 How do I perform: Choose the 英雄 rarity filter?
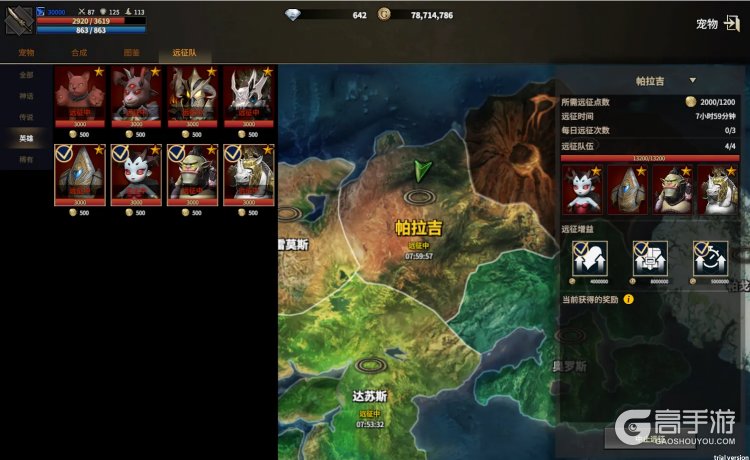[26, 138]
